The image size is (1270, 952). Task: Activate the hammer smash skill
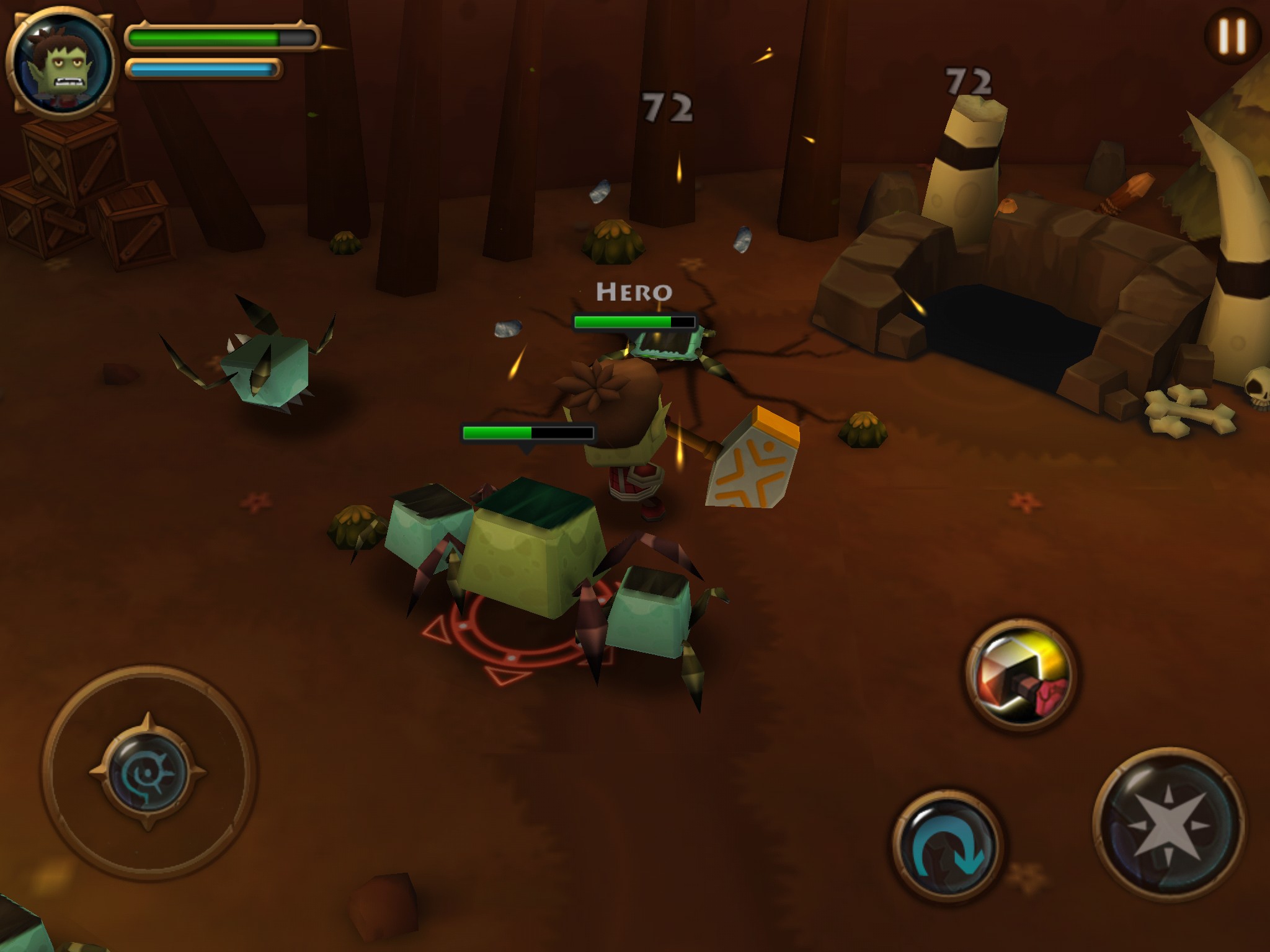(x=1021, y=674)
